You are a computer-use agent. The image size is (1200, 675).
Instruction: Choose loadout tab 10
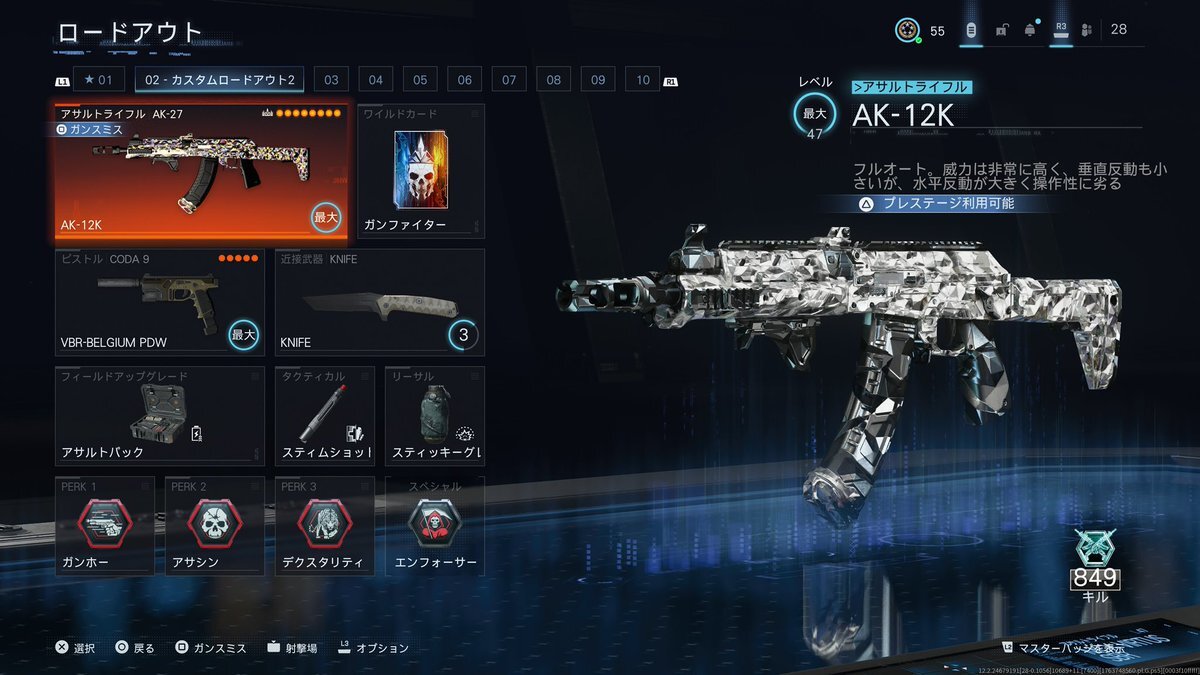tap(642, 80)
